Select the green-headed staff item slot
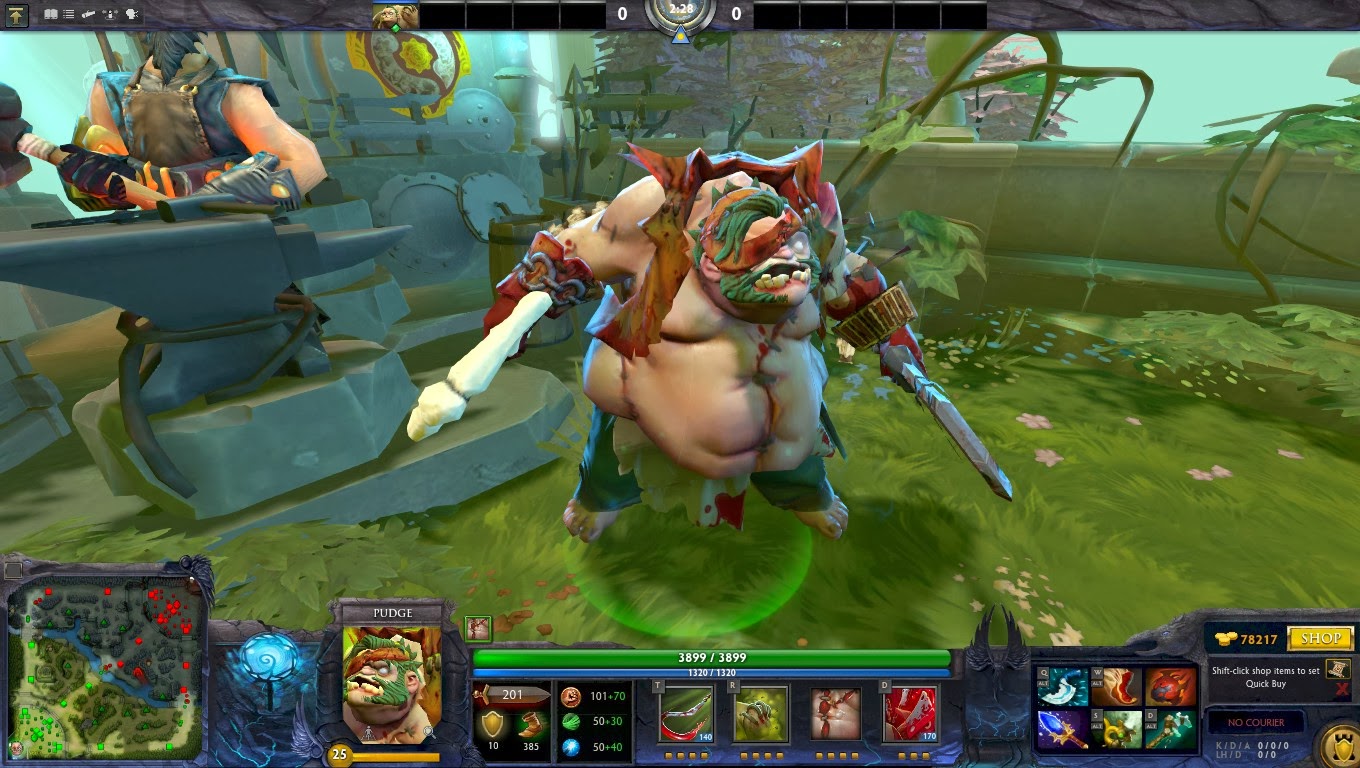1360x768 pixels. tap(1171, 730)
